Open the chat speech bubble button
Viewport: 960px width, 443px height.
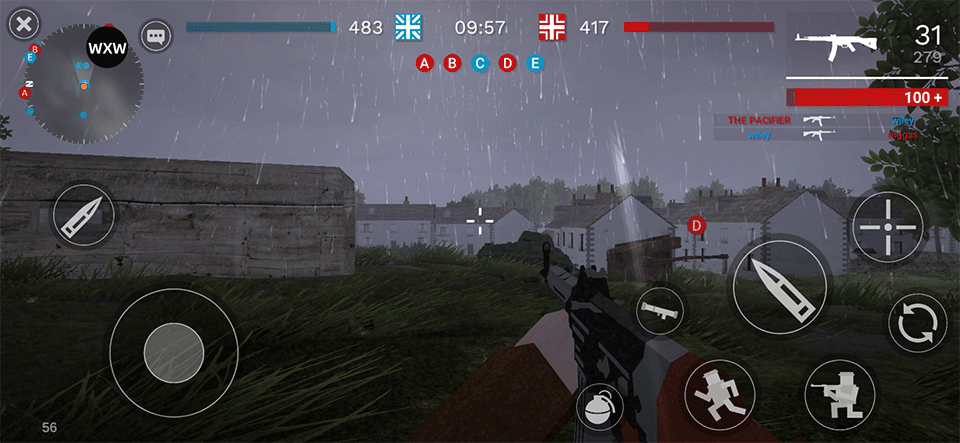(156, 37)
